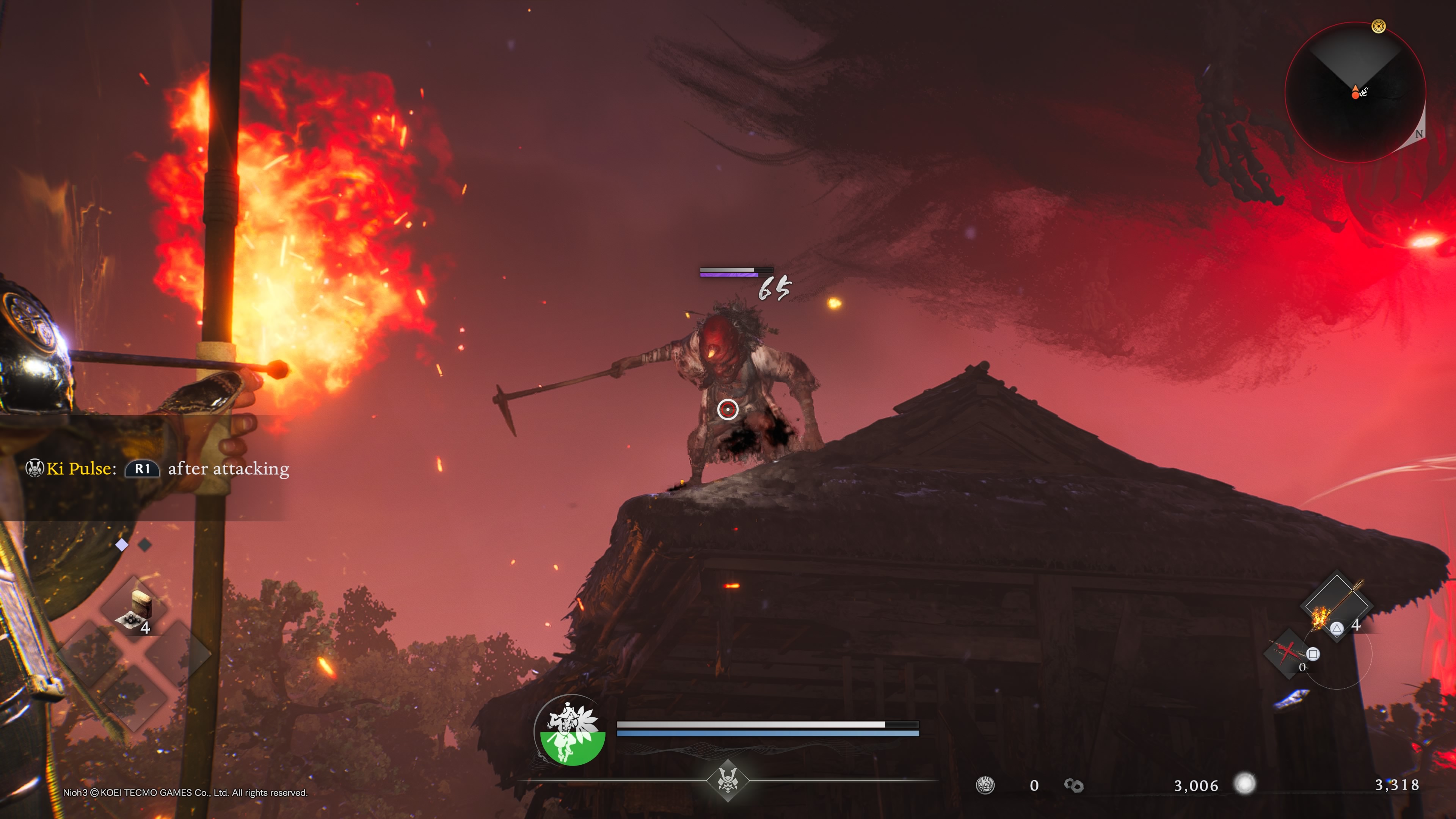Click the gold coins currency icon

[1073, 785]
